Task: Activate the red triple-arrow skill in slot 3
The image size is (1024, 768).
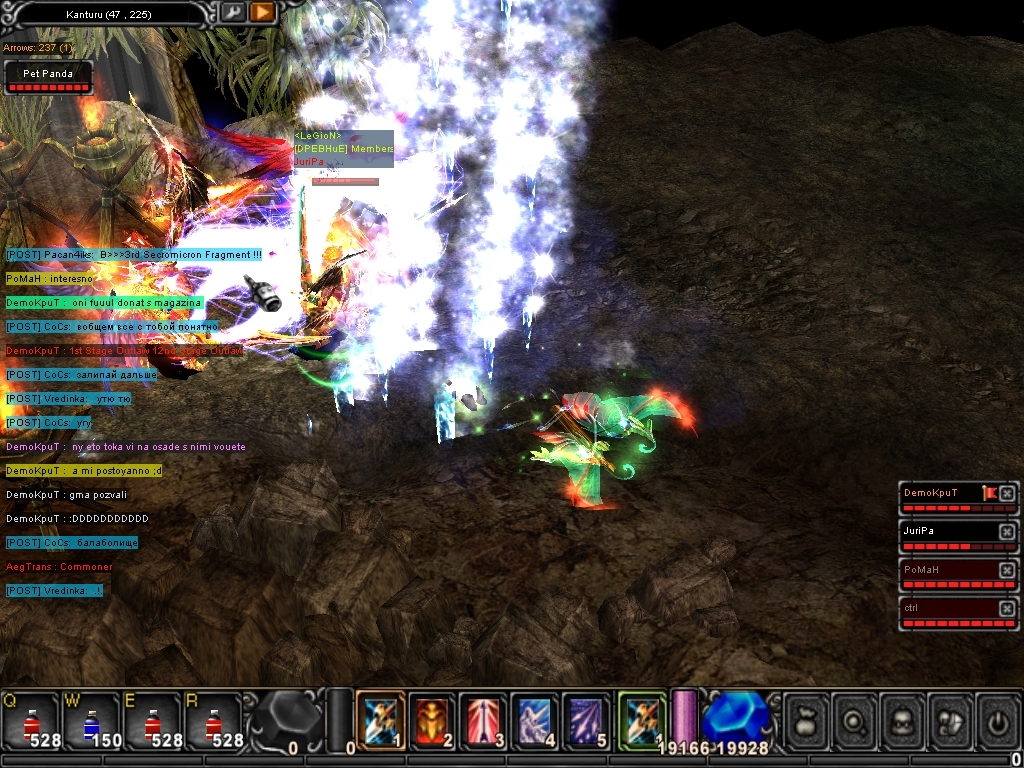Action: click(484, 720)
